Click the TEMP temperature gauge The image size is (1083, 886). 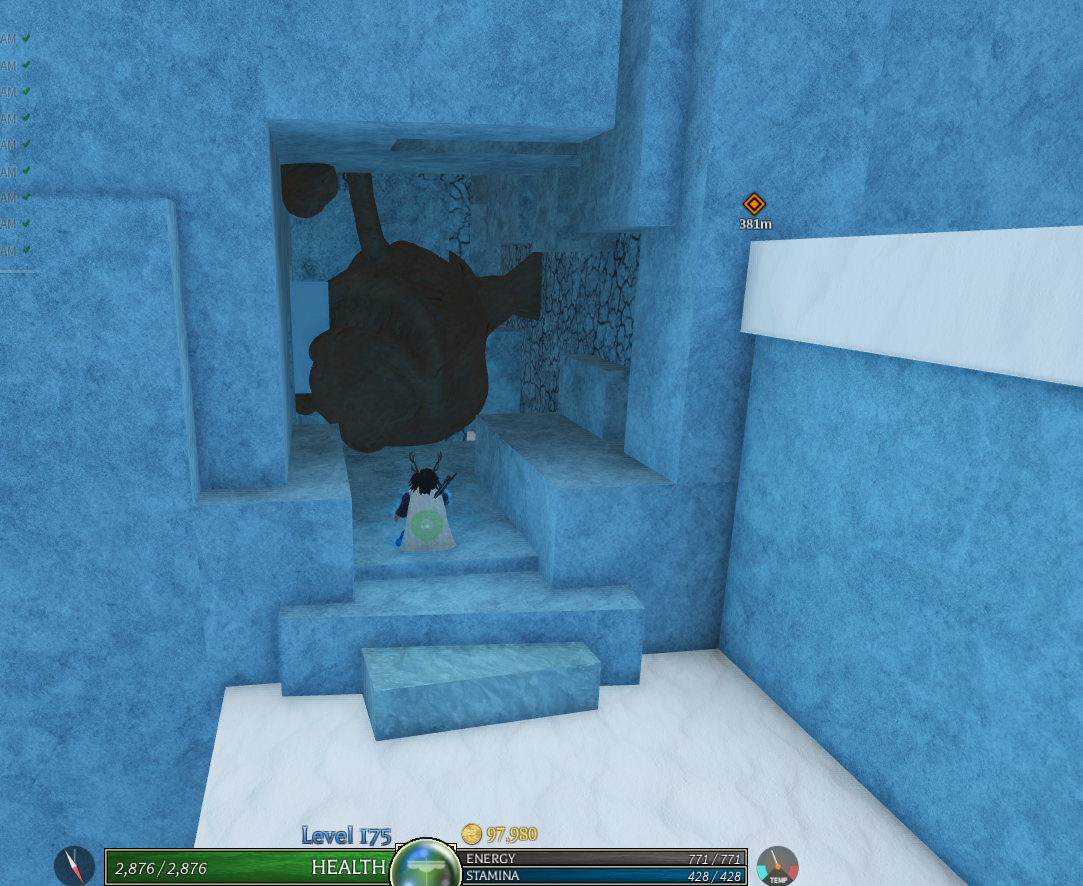click(777, 866)
